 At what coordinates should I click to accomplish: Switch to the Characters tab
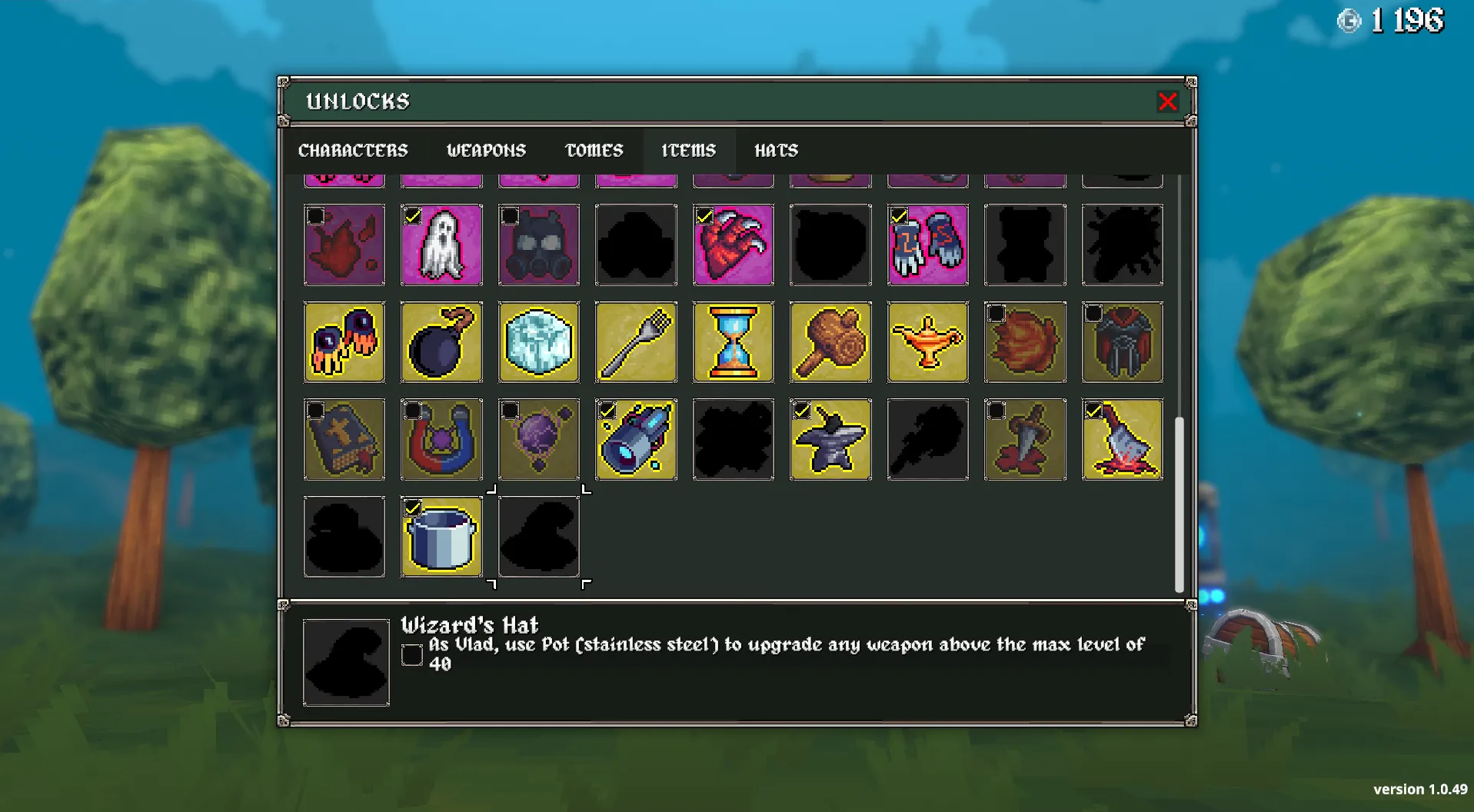click(353, 151)
